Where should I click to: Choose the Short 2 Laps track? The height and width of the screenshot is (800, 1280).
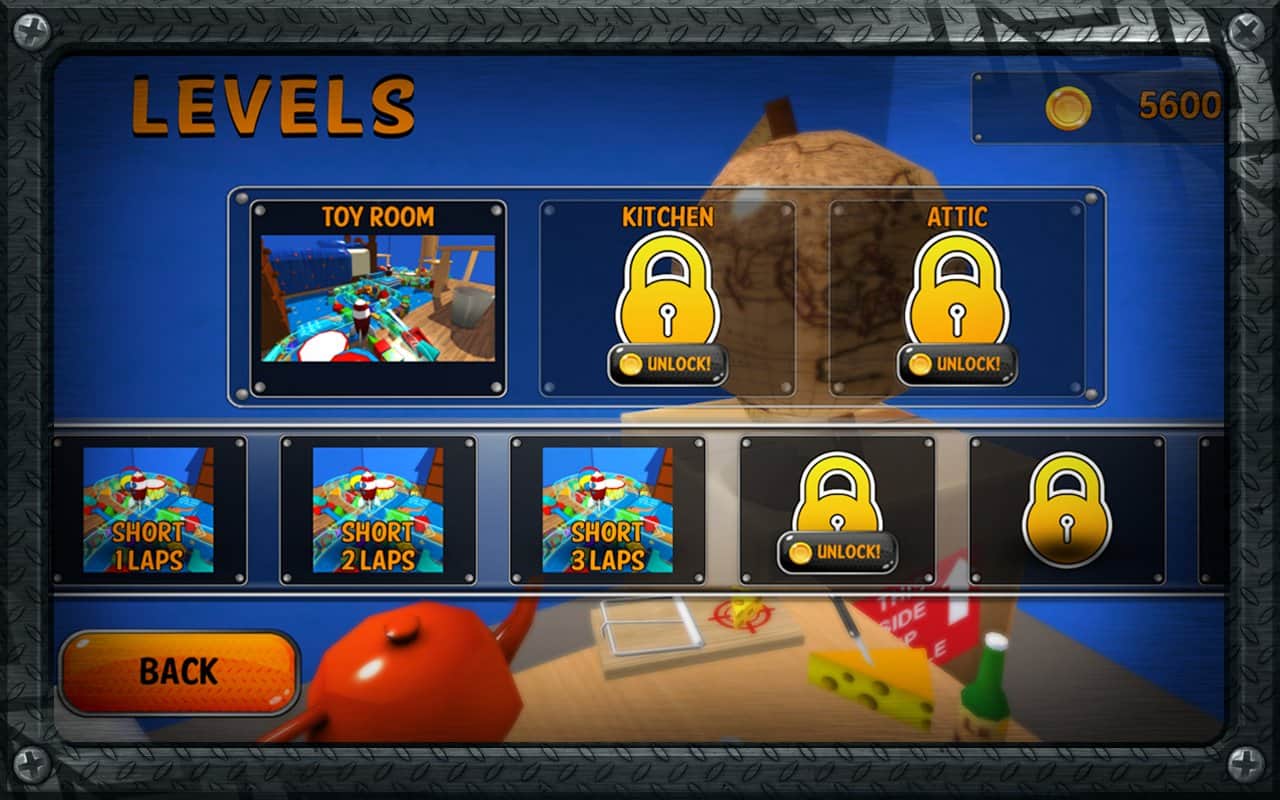coord(380,510)
